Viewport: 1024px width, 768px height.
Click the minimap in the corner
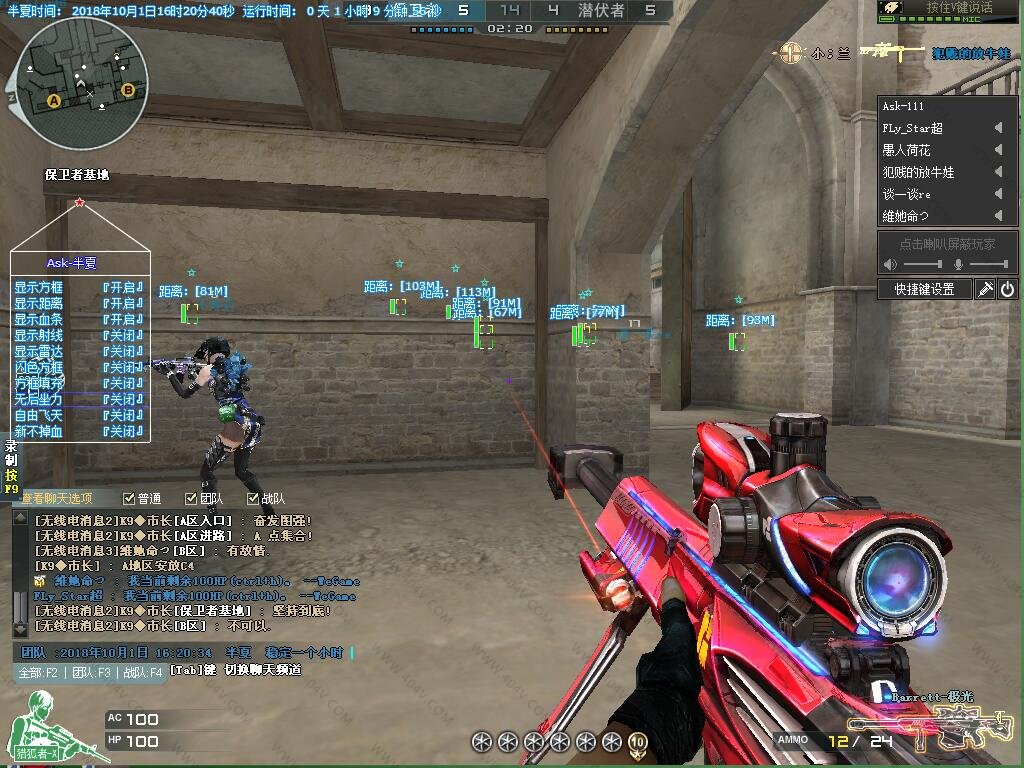pyautogui.click(x=83, y=84)
